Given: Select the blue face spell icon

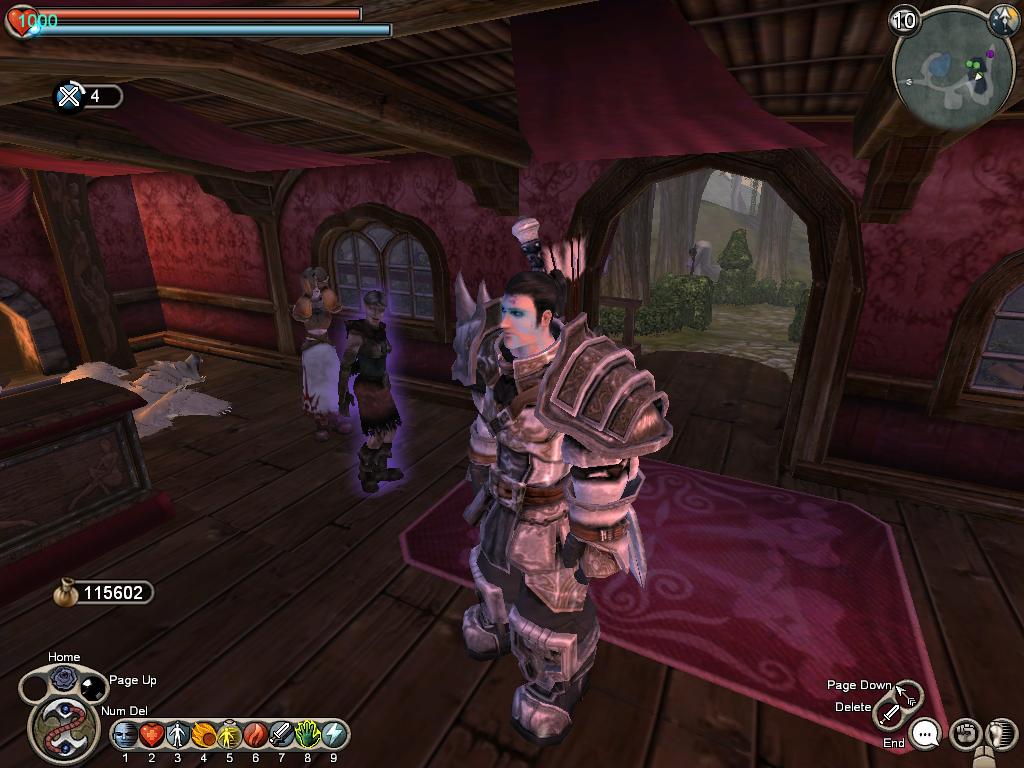Looking at the screenshot, I should 126,735.
